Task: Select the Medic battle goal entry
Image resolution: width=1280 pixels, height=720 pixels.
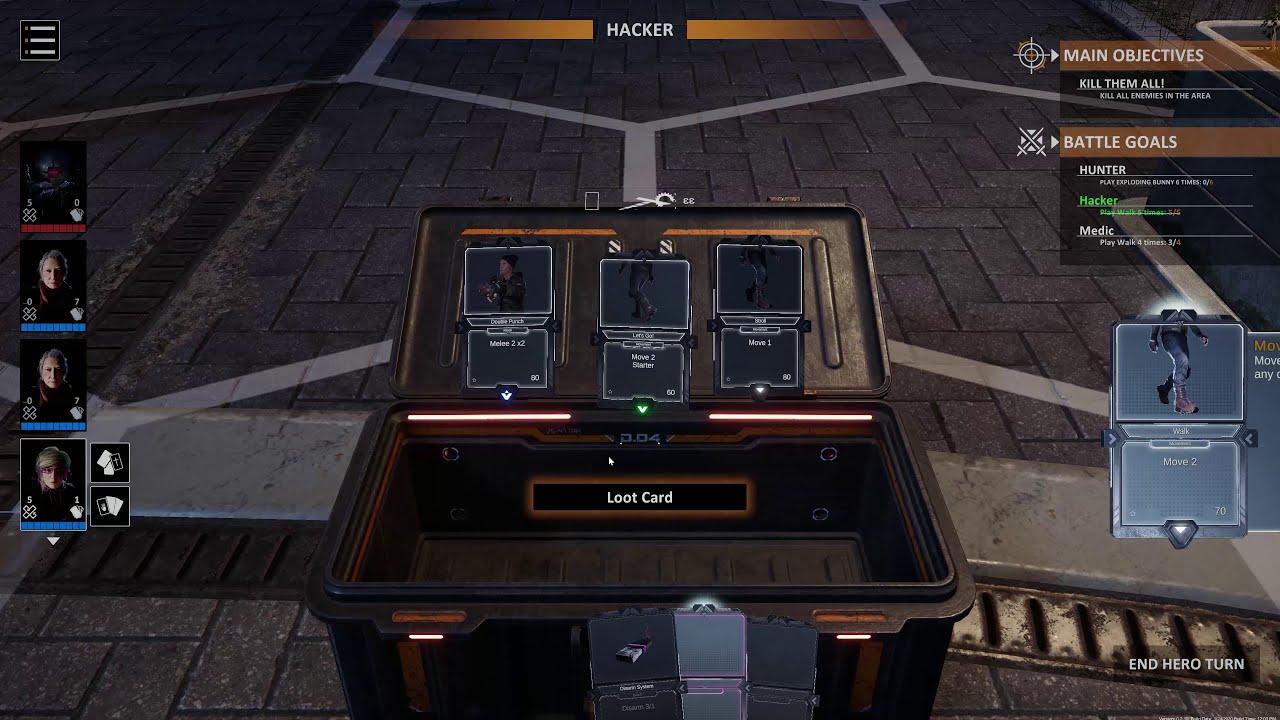Action: (1096, 231)
